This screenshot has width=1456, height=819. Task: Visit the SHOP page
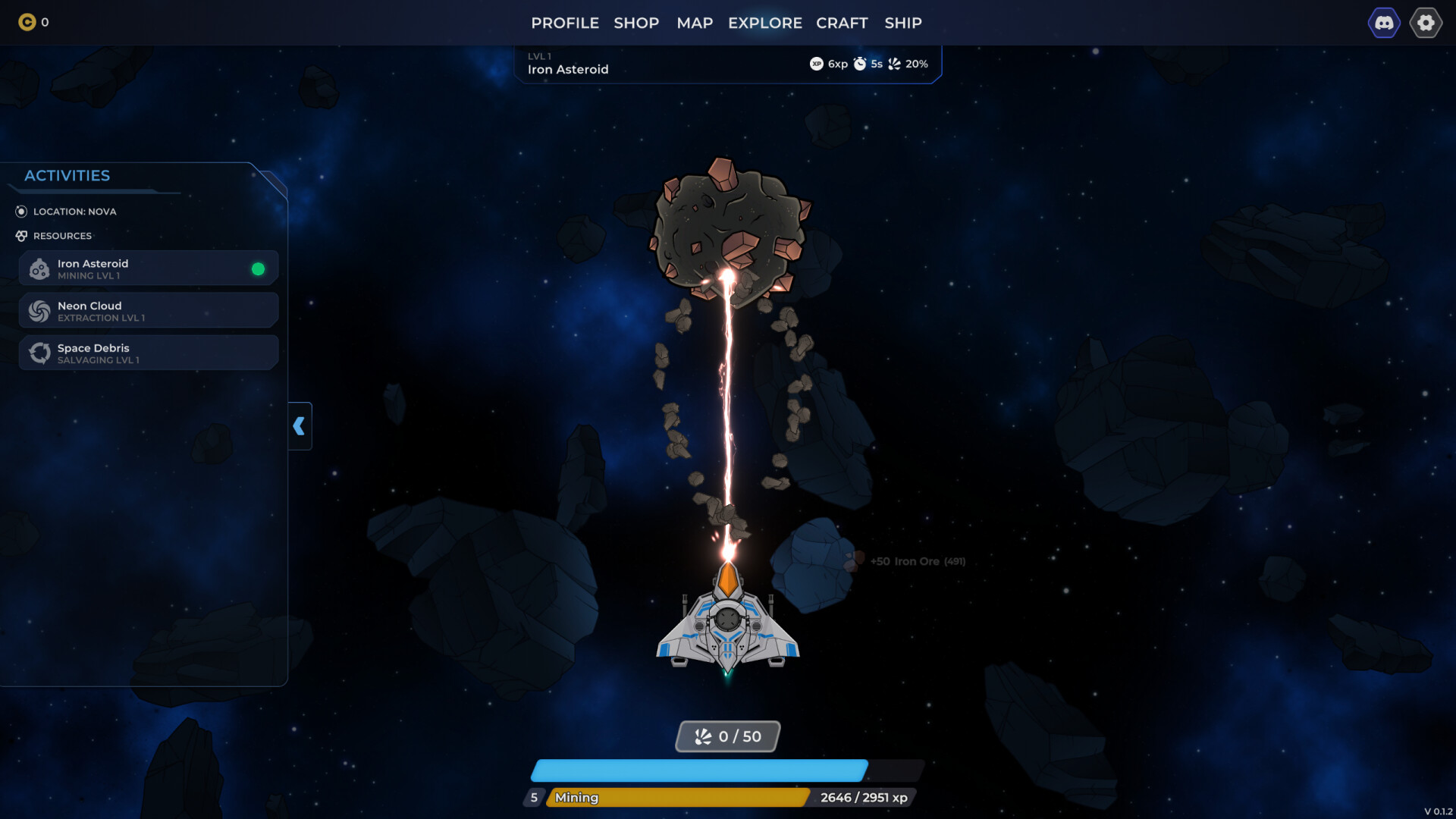[x=637, y=23]
